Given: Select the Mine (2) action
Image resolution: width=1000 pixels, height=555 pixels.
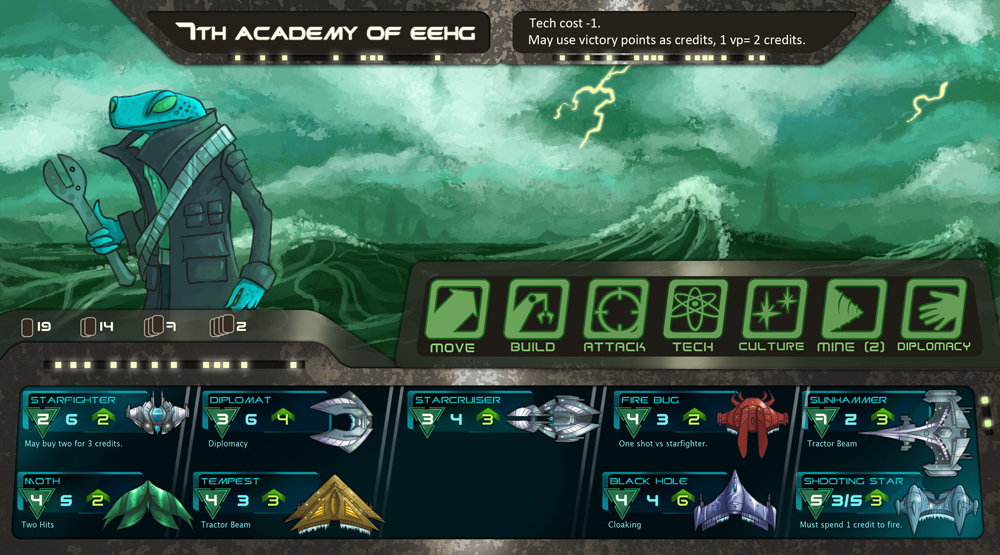Looking at the screenshot, I should 851,309.
